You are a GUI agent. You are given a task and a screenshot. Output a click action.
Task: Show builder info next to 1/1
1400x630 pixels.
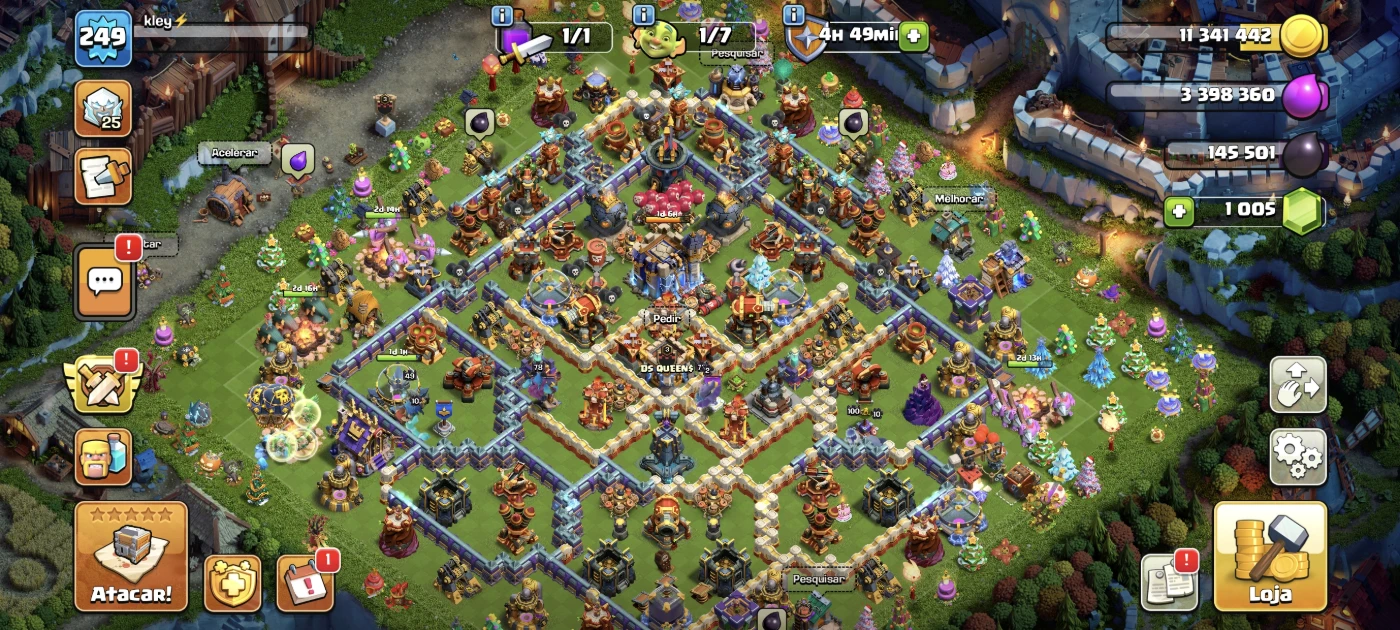pos(503,16)
